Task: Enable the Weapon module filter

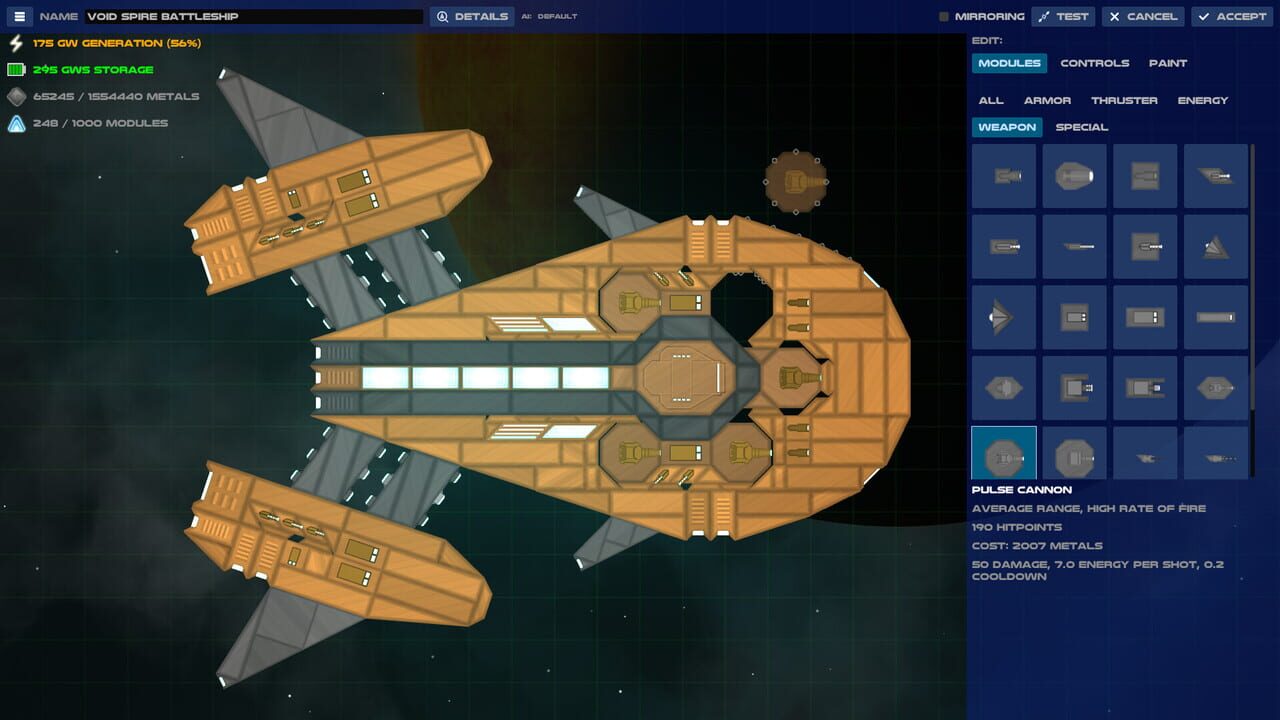Action: [1006, 127]
